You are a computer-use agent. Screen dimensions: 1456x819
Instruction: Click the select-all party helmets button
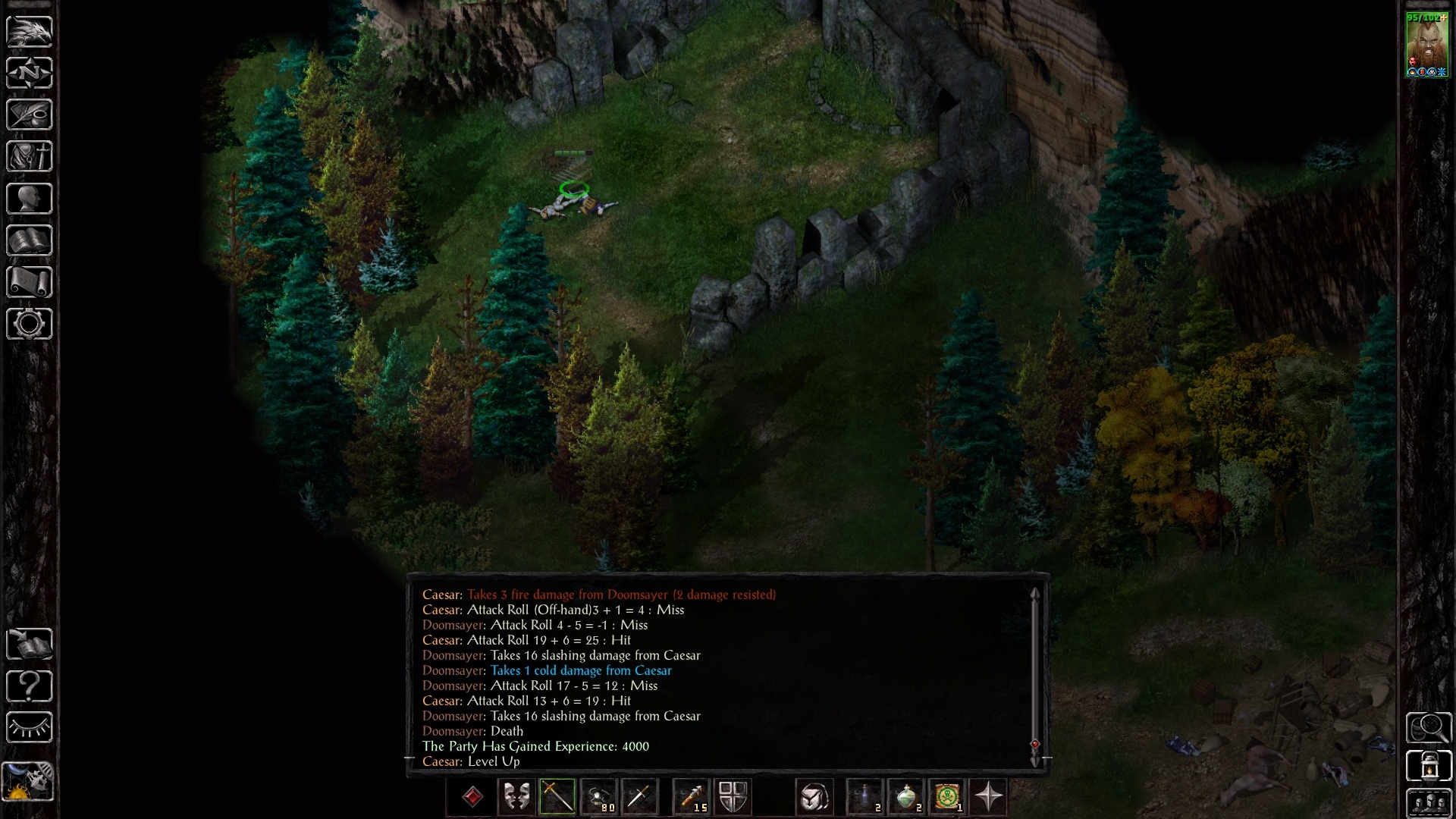pos(1429,802)
